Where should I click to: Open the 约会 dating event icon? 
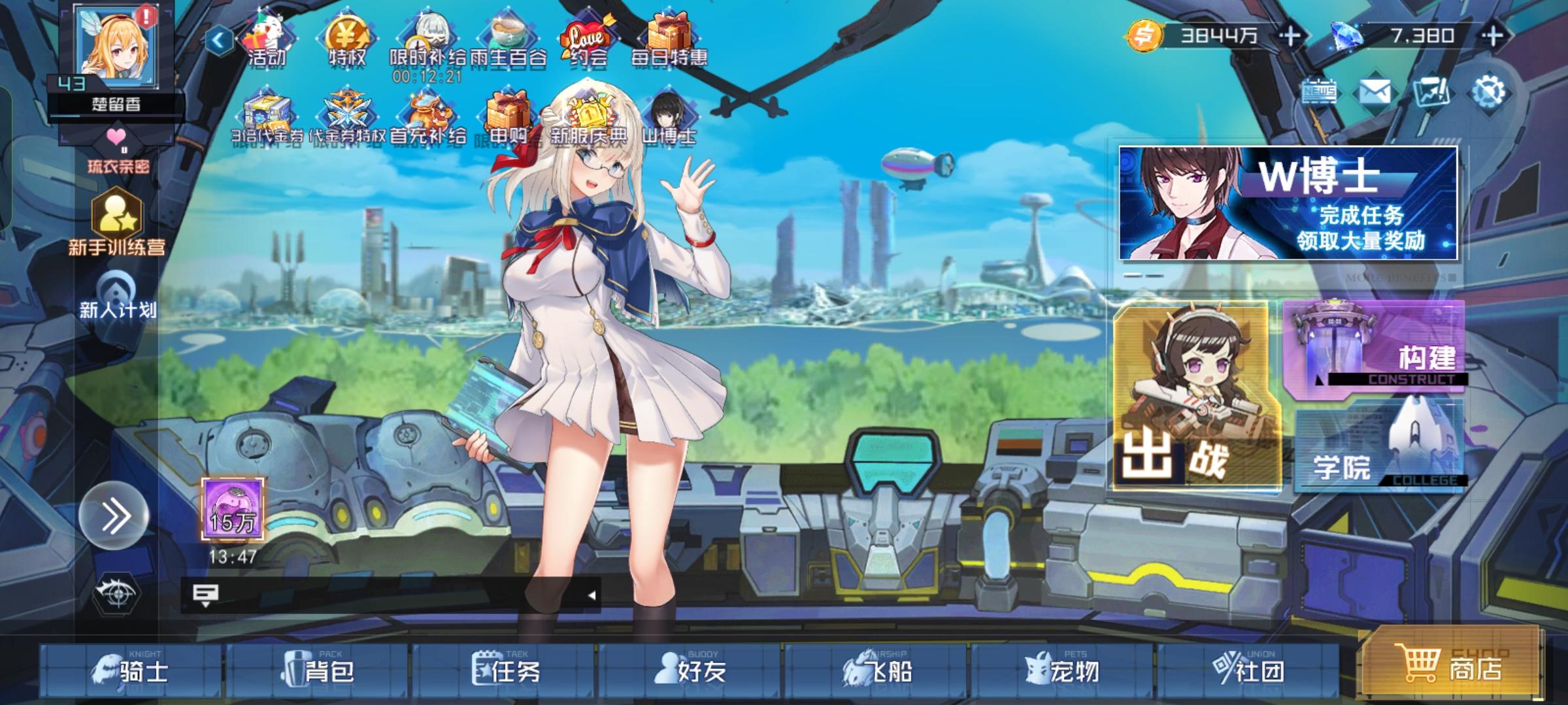tap(587, 36)
